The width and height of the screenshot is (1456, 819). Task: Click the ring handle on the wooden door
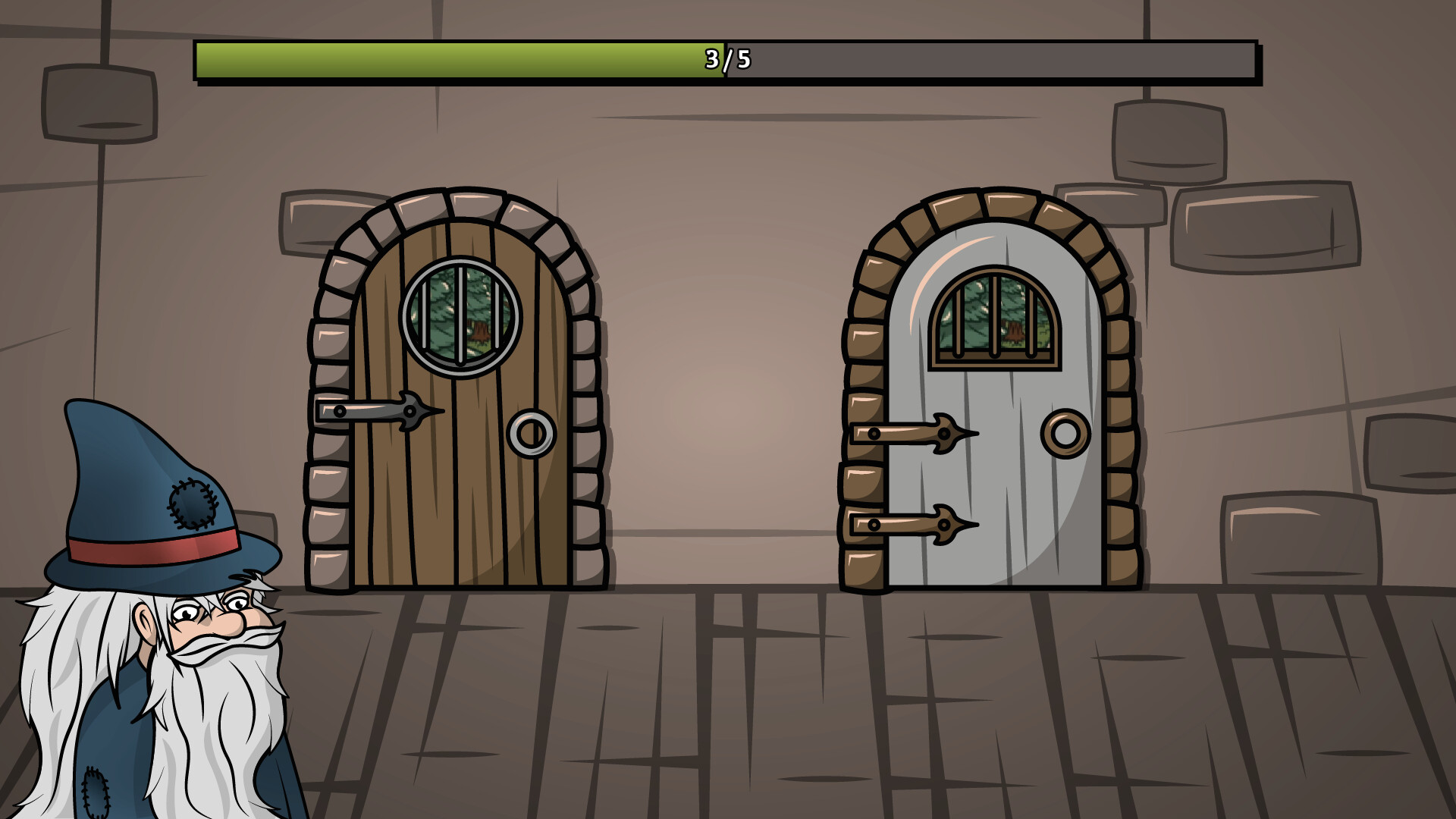(x=531, y=435)
